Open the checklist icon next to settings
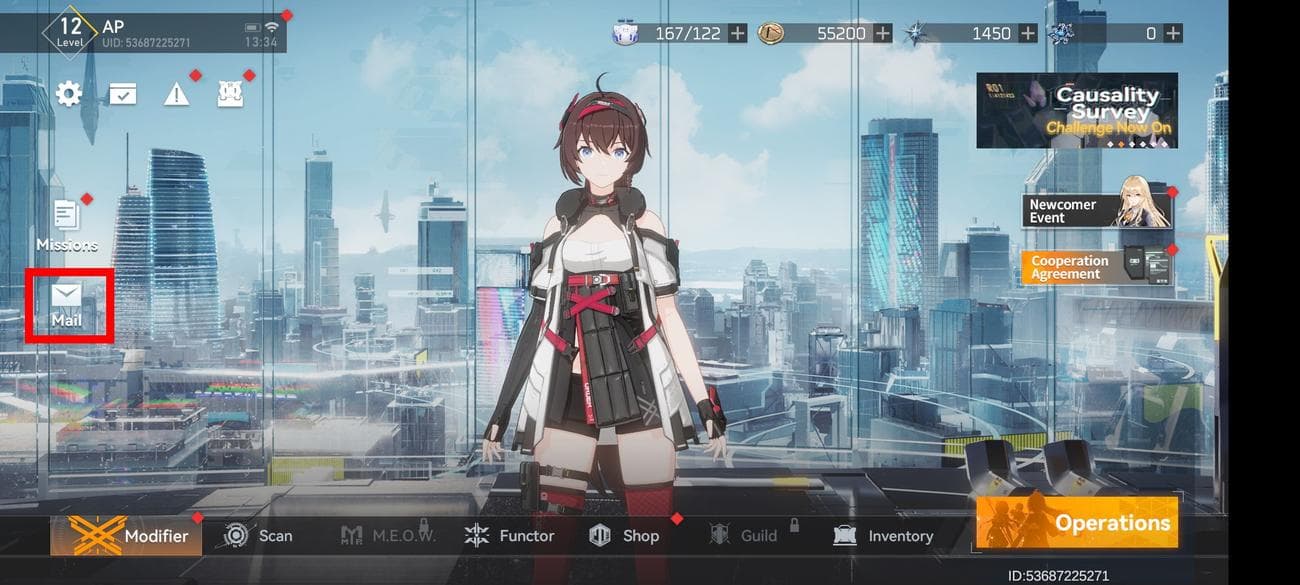Screen dimensions: 1300x585 (x=123, y=95)
